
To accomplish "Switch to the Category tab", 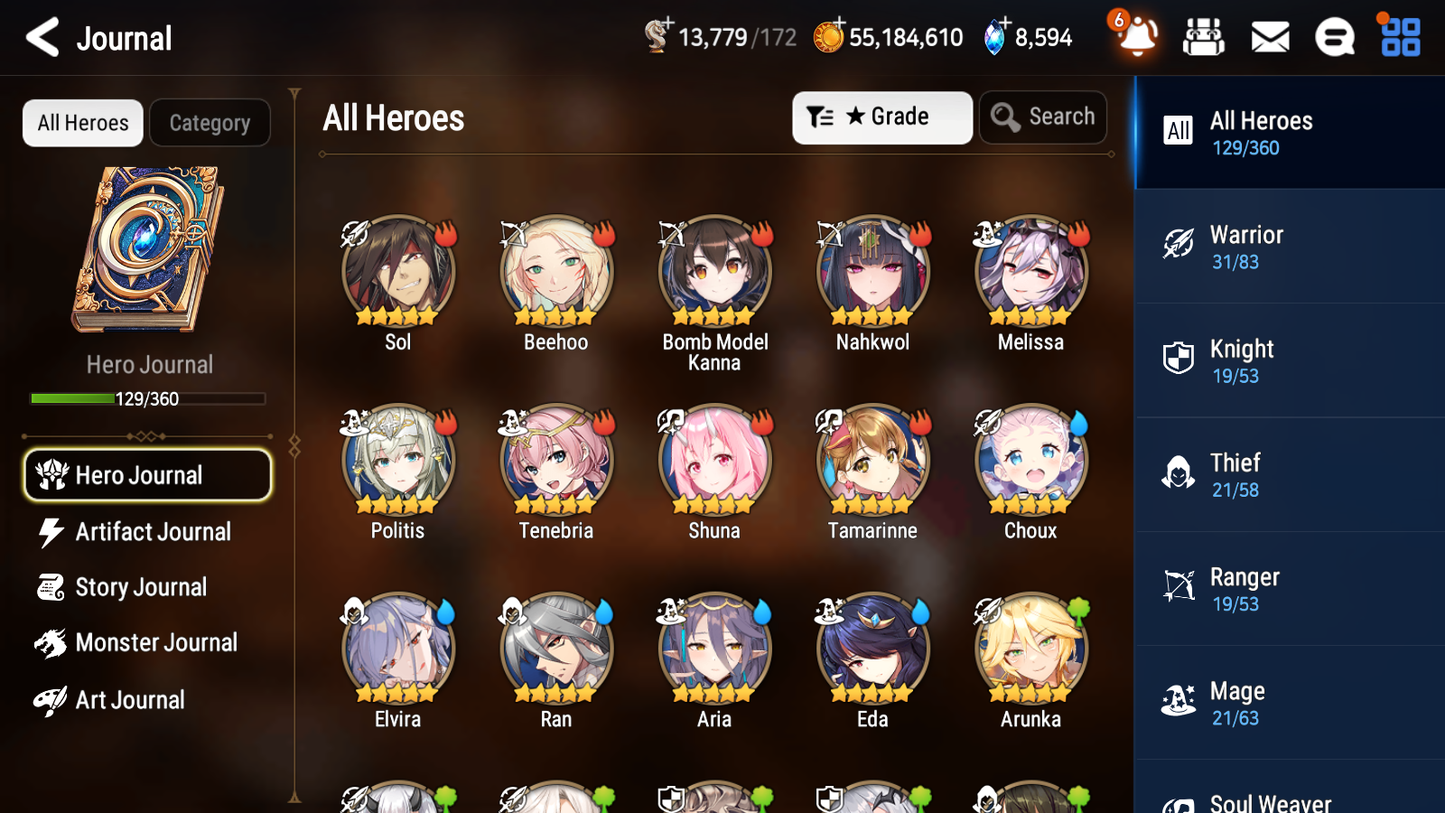I will click(x=209, y=122).
